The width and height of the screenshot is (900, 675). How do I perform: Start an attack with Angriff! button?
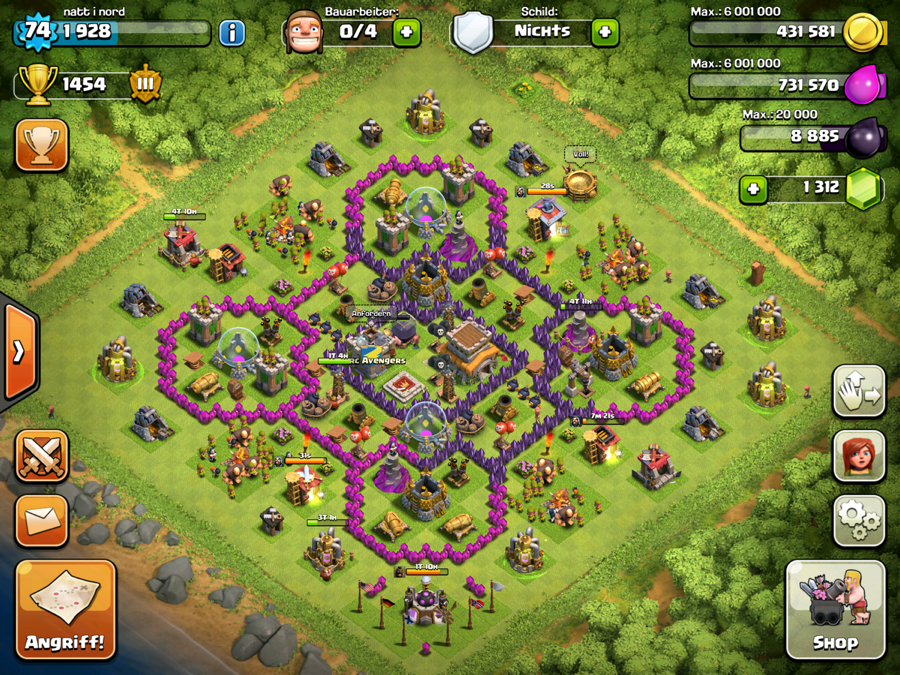66,610
